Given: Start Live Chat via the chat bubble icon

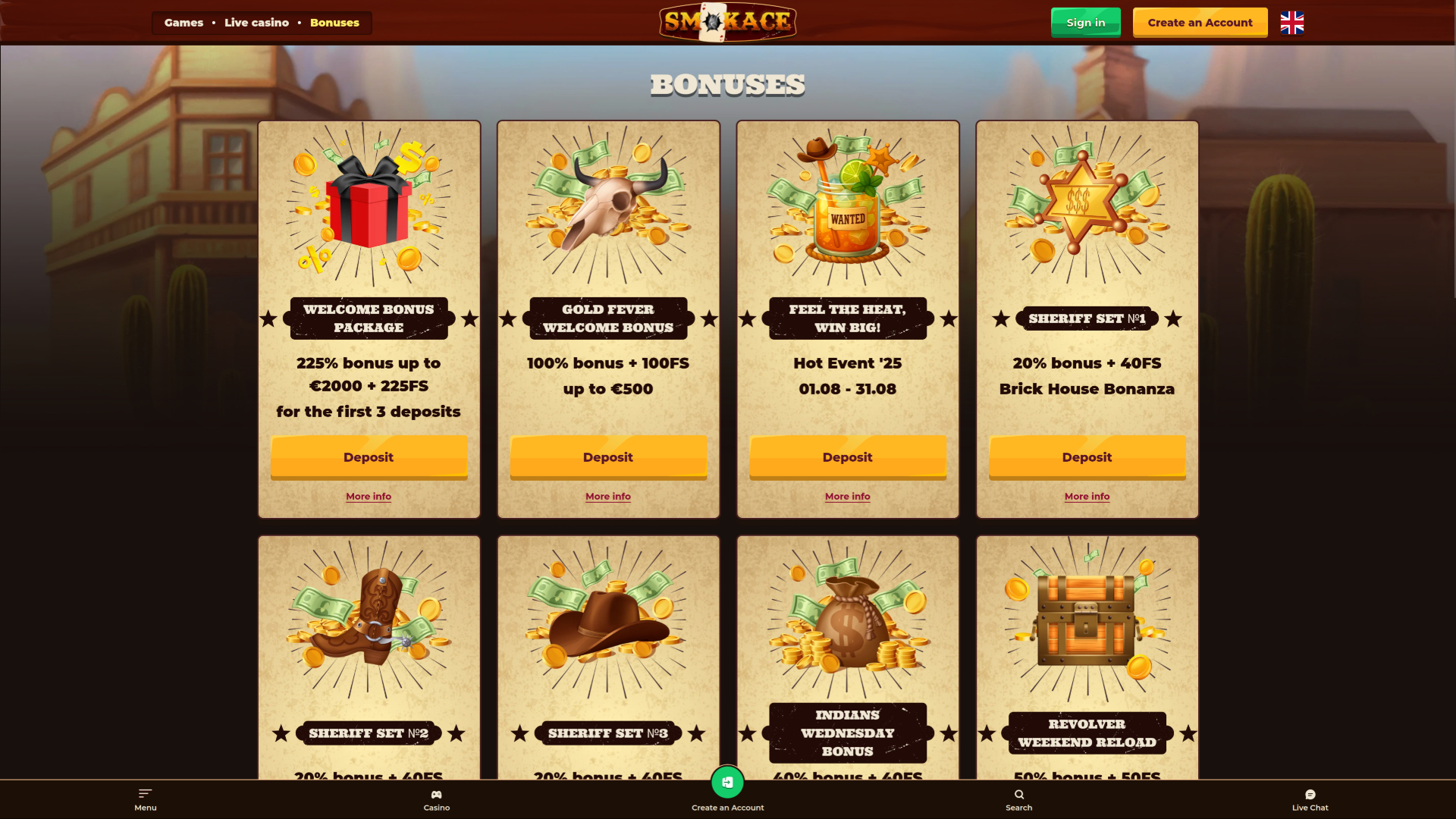Looking at the screenshot, I should (x=1310, y=794).
